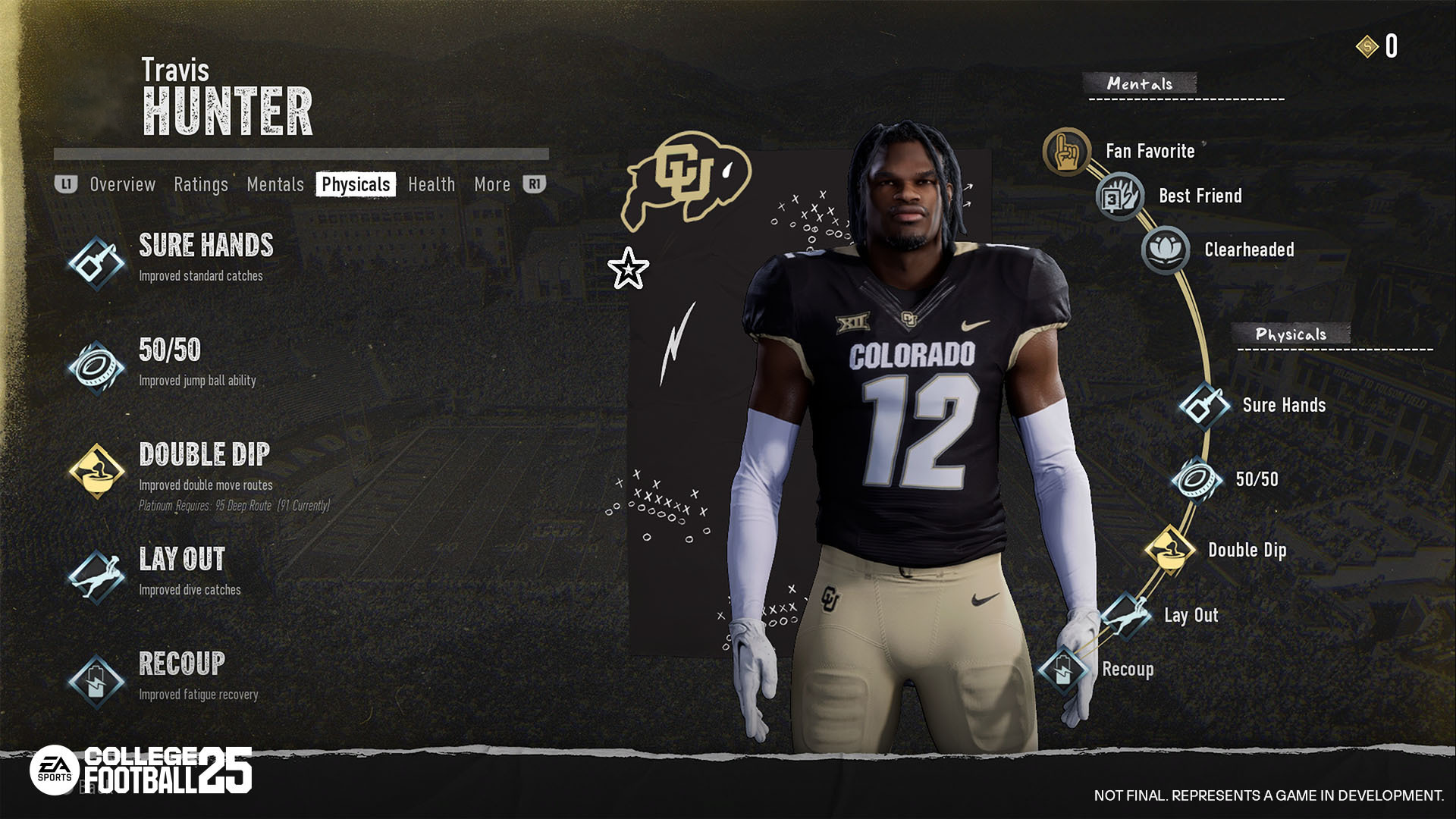This screenshot has width=1456, height=819.
Task: Choose the Recoup icon on the arc
Action: 1063,670
